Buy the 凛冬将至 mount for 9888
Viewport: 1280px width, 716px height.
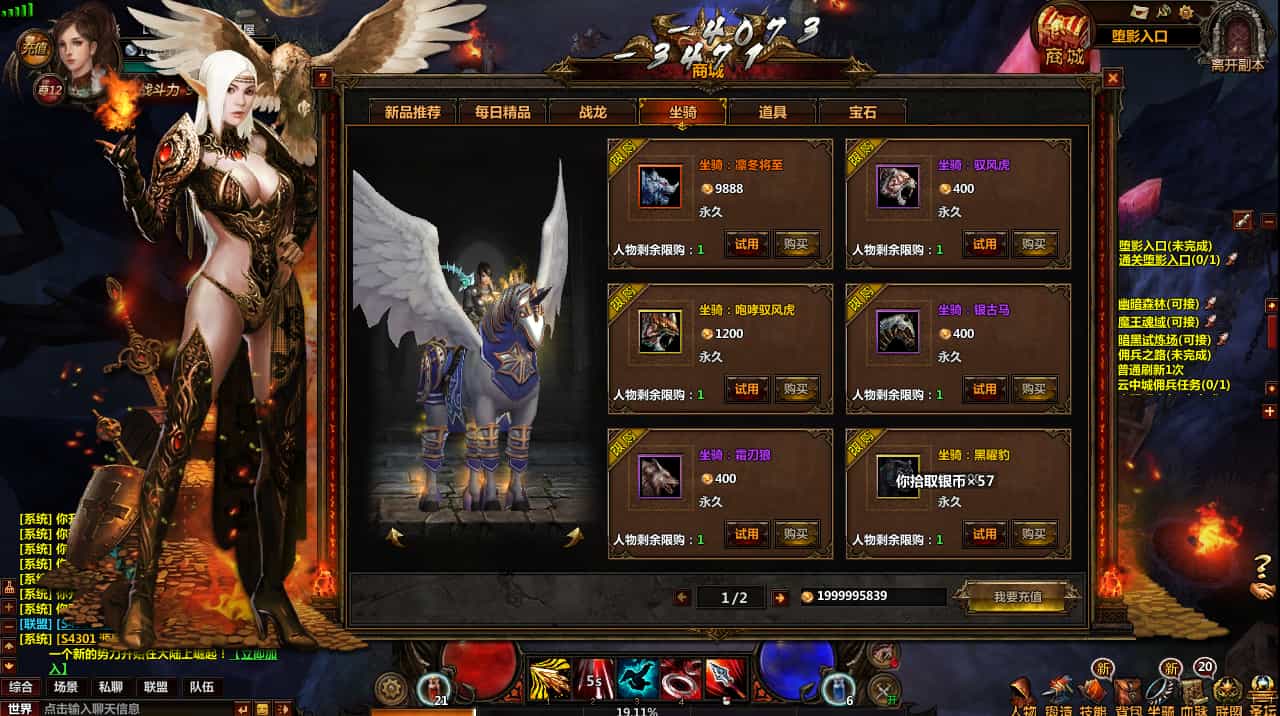(796, 244)
